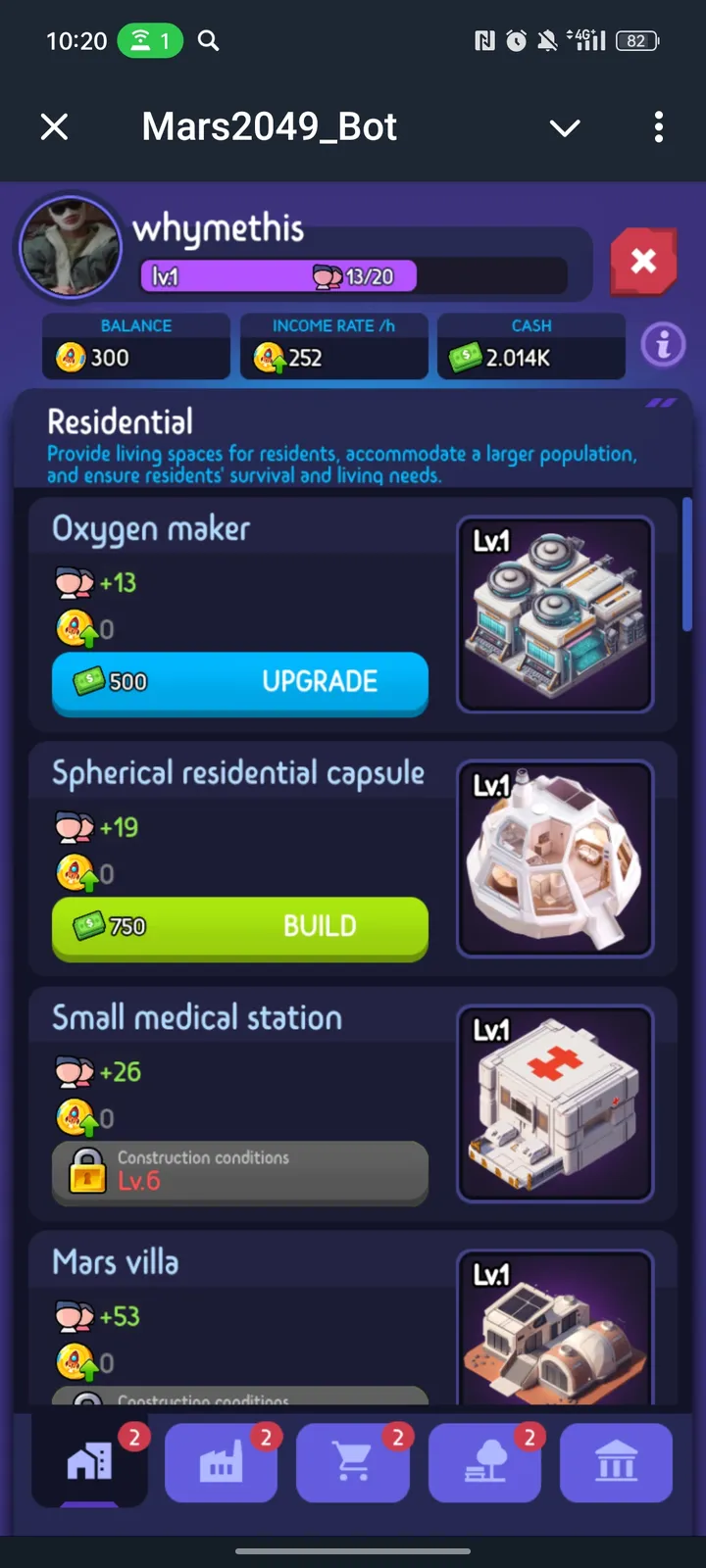706x1568 pixels.
Task: Close the game with the red X
Action: tap(643, 262)
